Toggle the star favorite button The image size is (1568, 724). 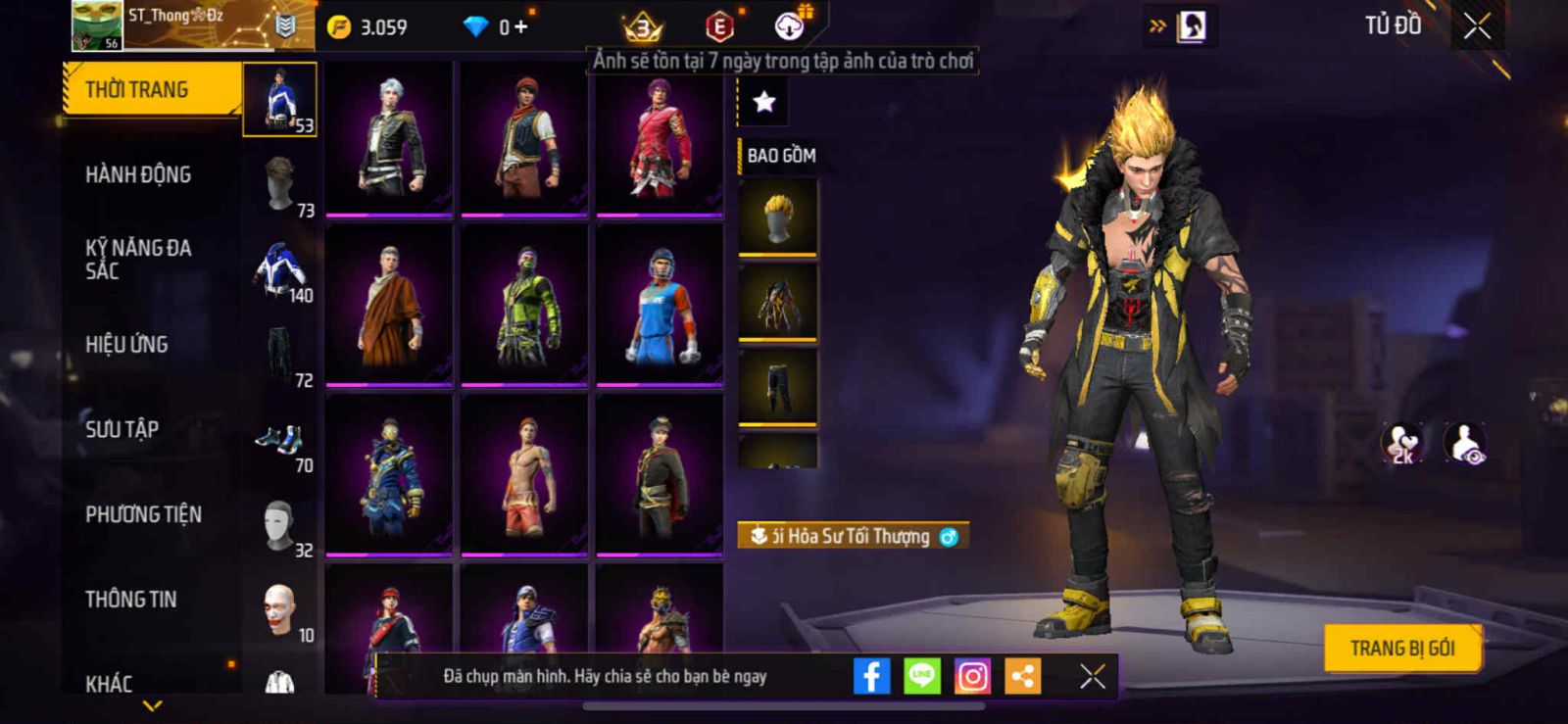click(763, 102)
